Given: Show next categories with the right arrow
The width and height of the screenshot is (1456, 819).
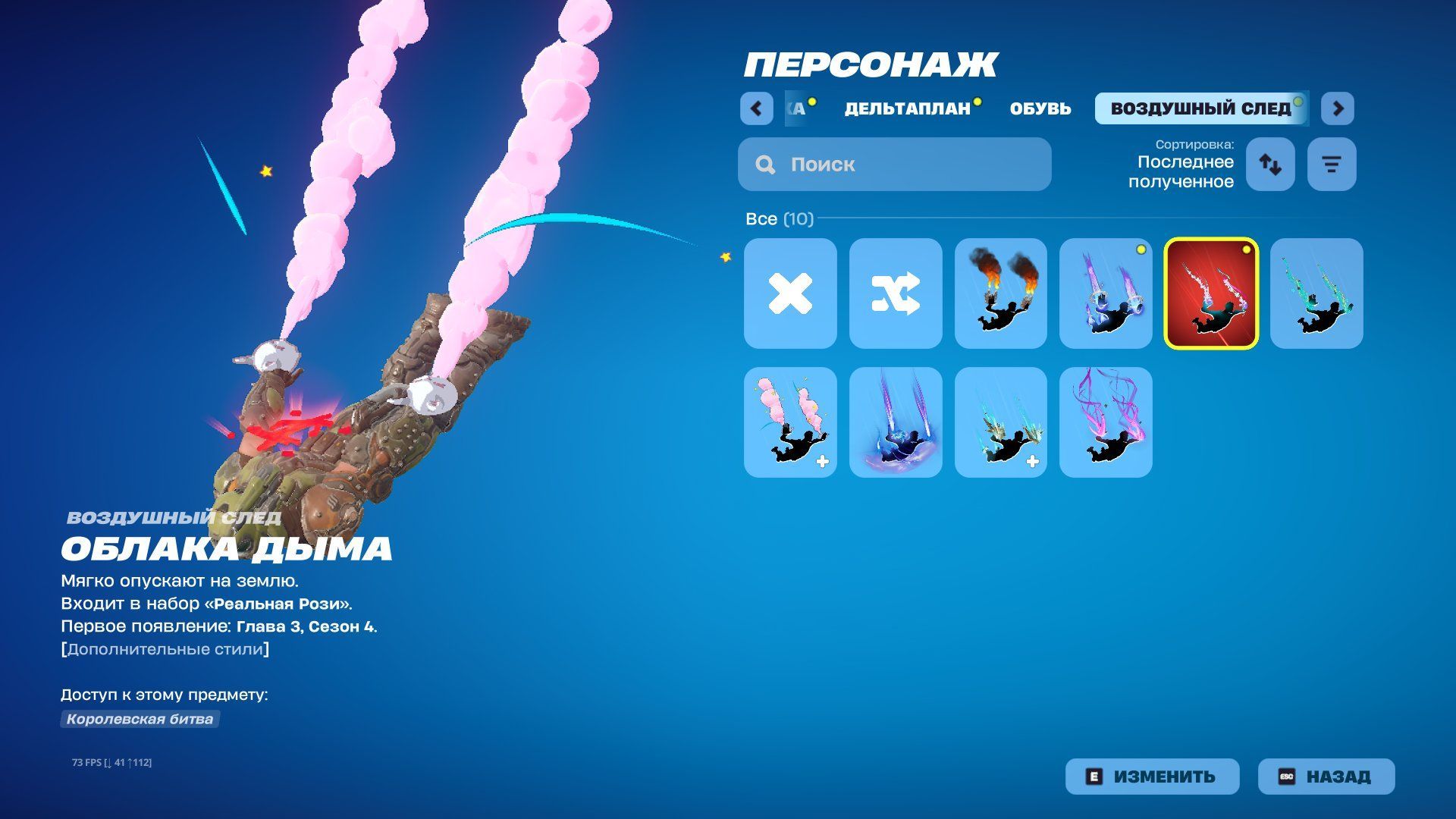Looking at the screenshot, I should click(1338, 108).
